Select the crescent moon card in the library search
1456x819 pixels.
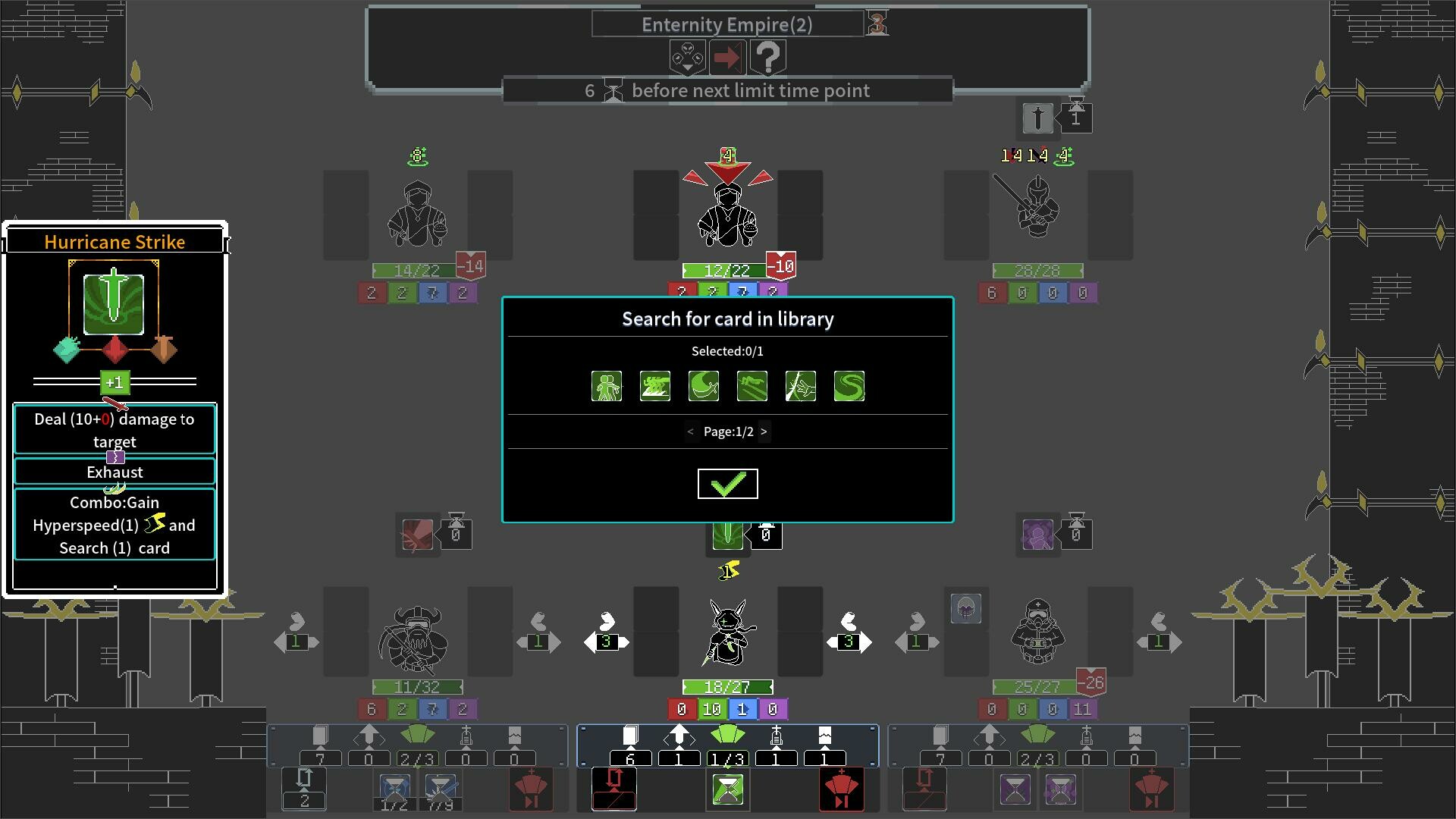pos(703,386)
